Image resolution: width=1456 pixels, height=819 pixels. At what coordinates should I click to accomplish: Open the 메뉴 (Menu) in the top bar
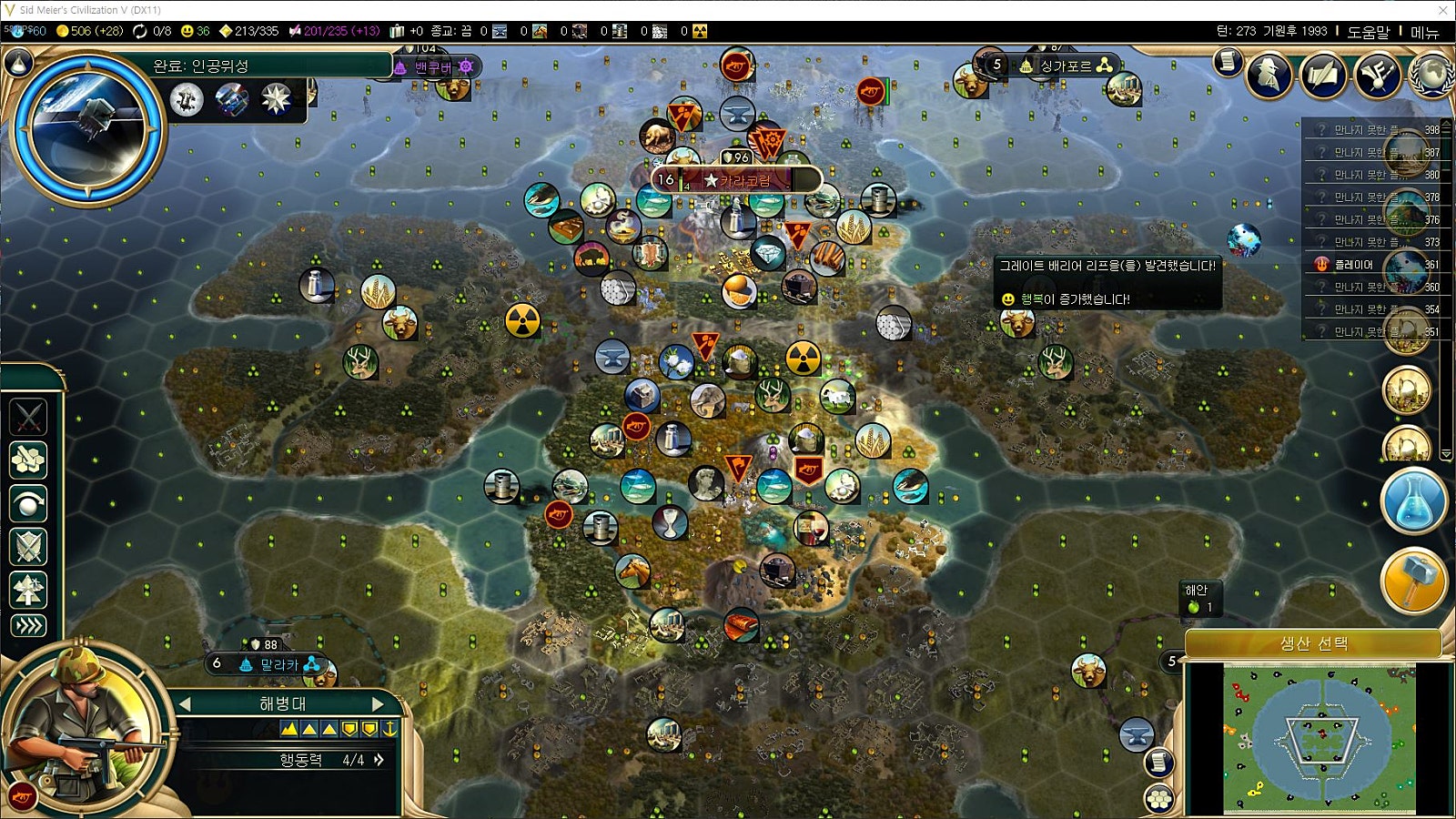pos(1424,32)
